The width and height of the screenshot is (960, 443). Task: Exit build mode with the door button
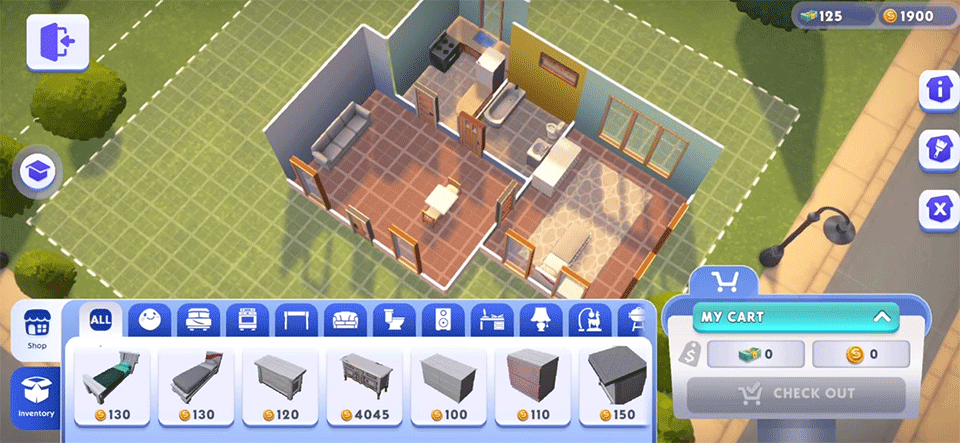click(57, 42)
